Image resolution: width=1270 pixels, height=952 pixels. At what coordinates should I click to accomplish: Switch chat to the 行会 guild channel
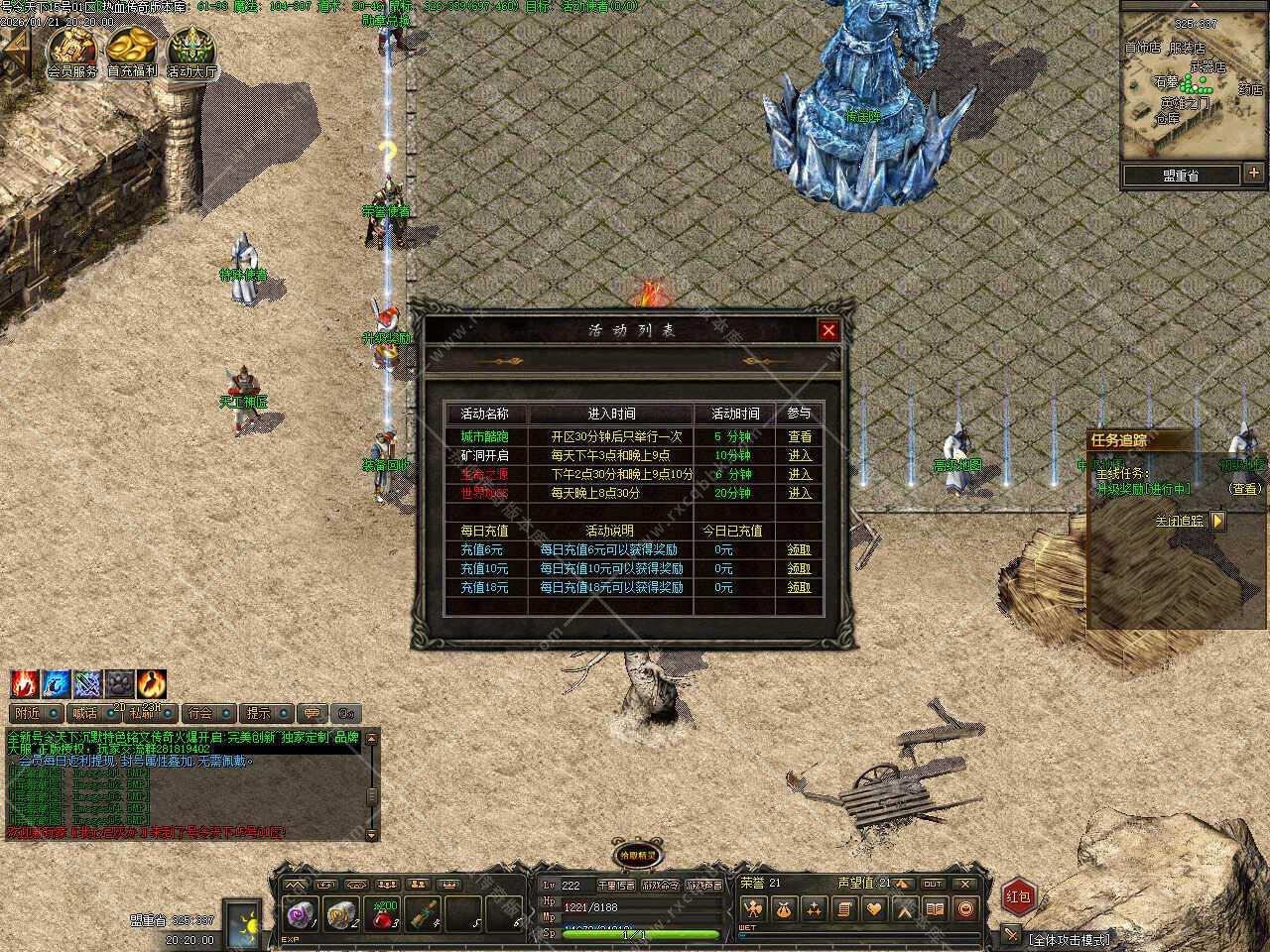(200, 713)
